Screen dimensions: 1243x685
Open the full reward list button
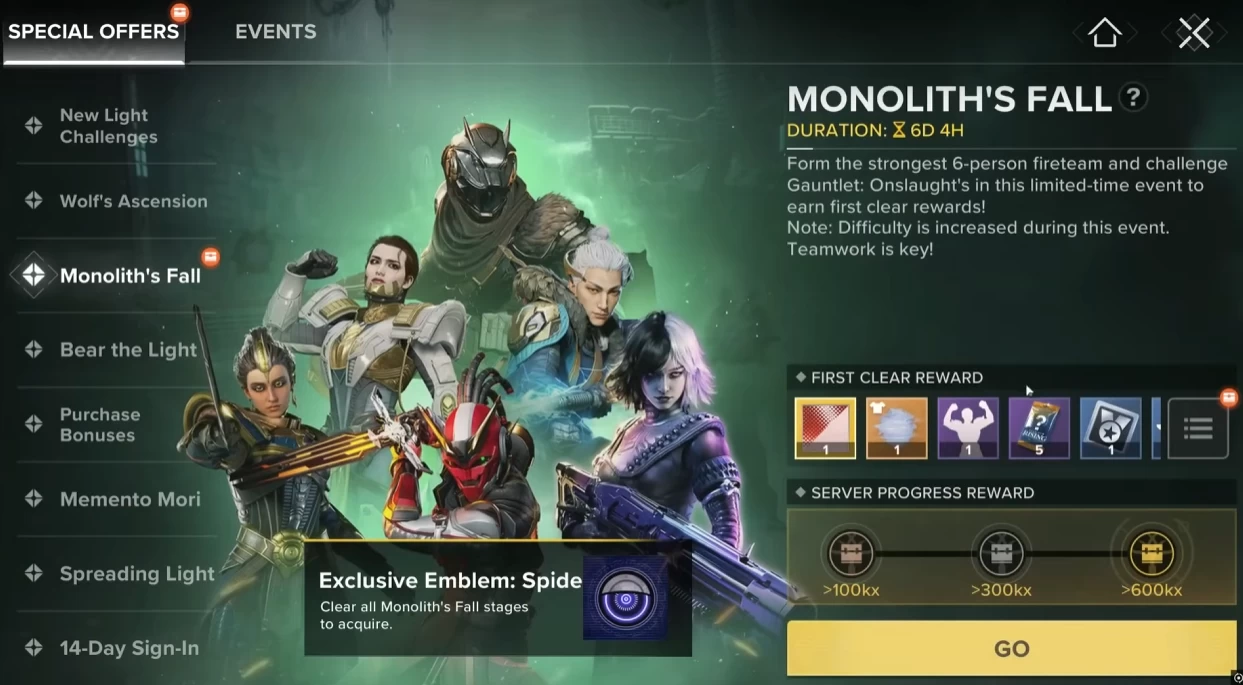pyautogui.click(x=1198, y=429)
